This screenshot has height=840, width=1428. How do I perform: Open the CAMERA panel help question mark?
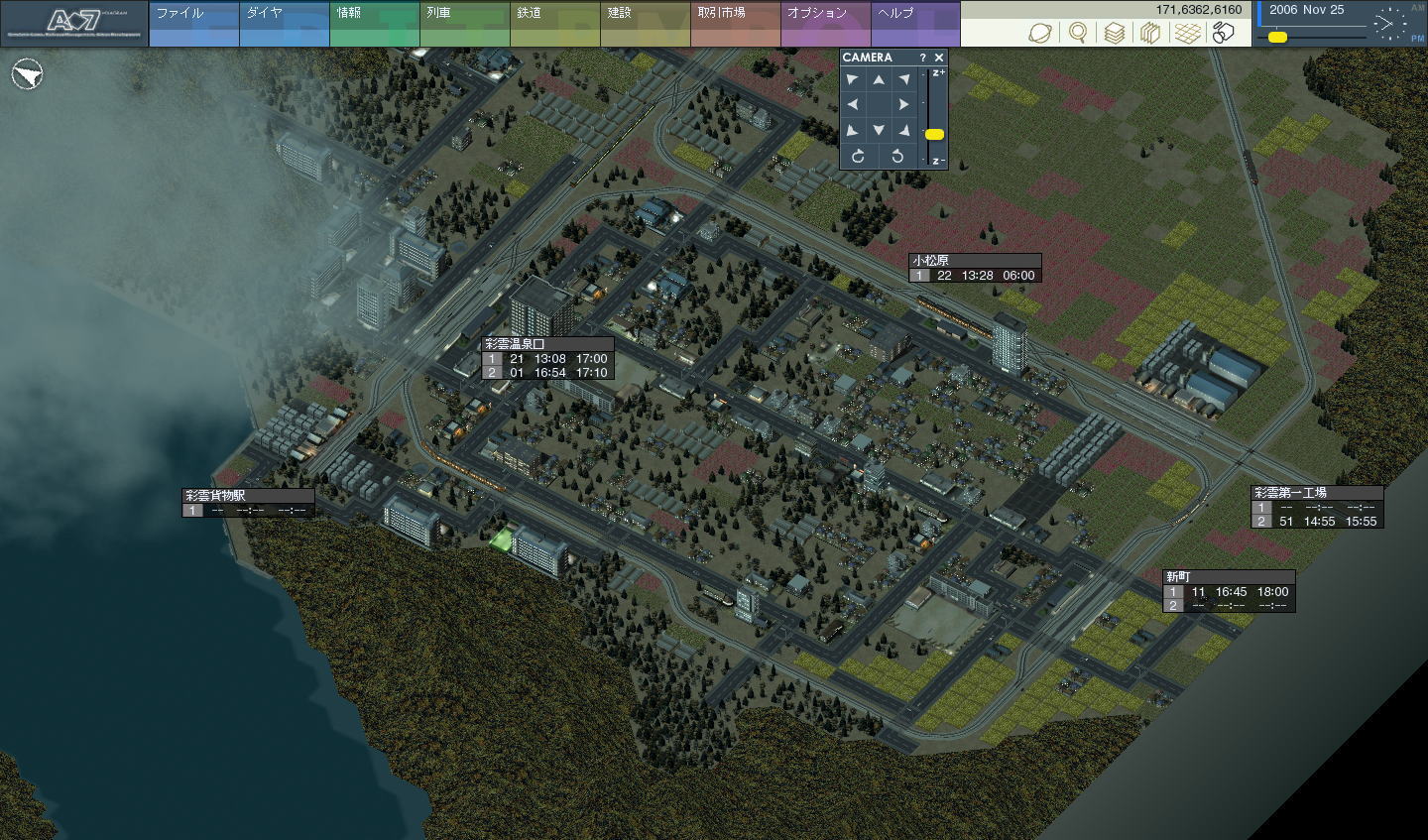(922, 58)
